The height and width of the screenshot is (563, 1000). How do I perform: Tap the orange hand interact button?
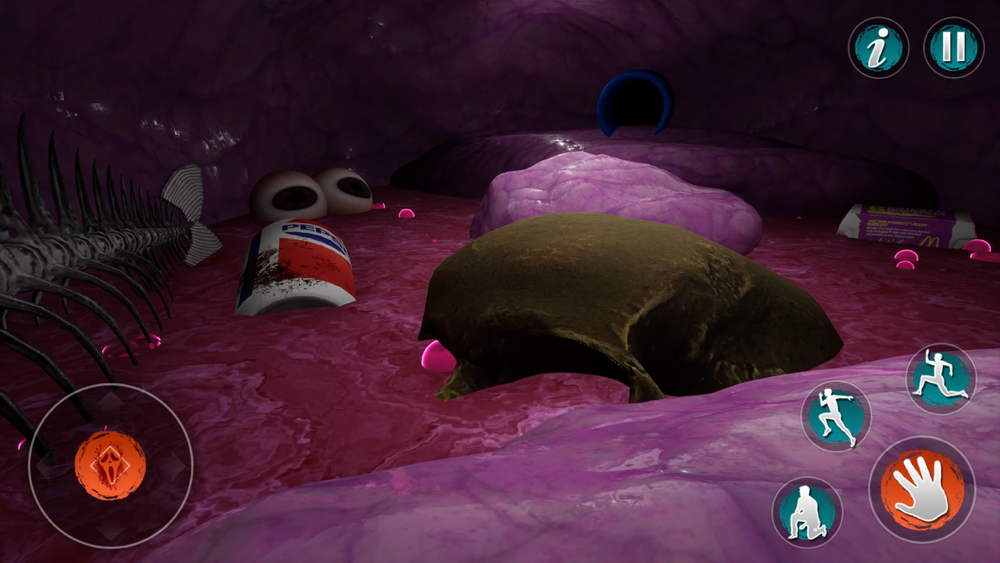(921, 489)
